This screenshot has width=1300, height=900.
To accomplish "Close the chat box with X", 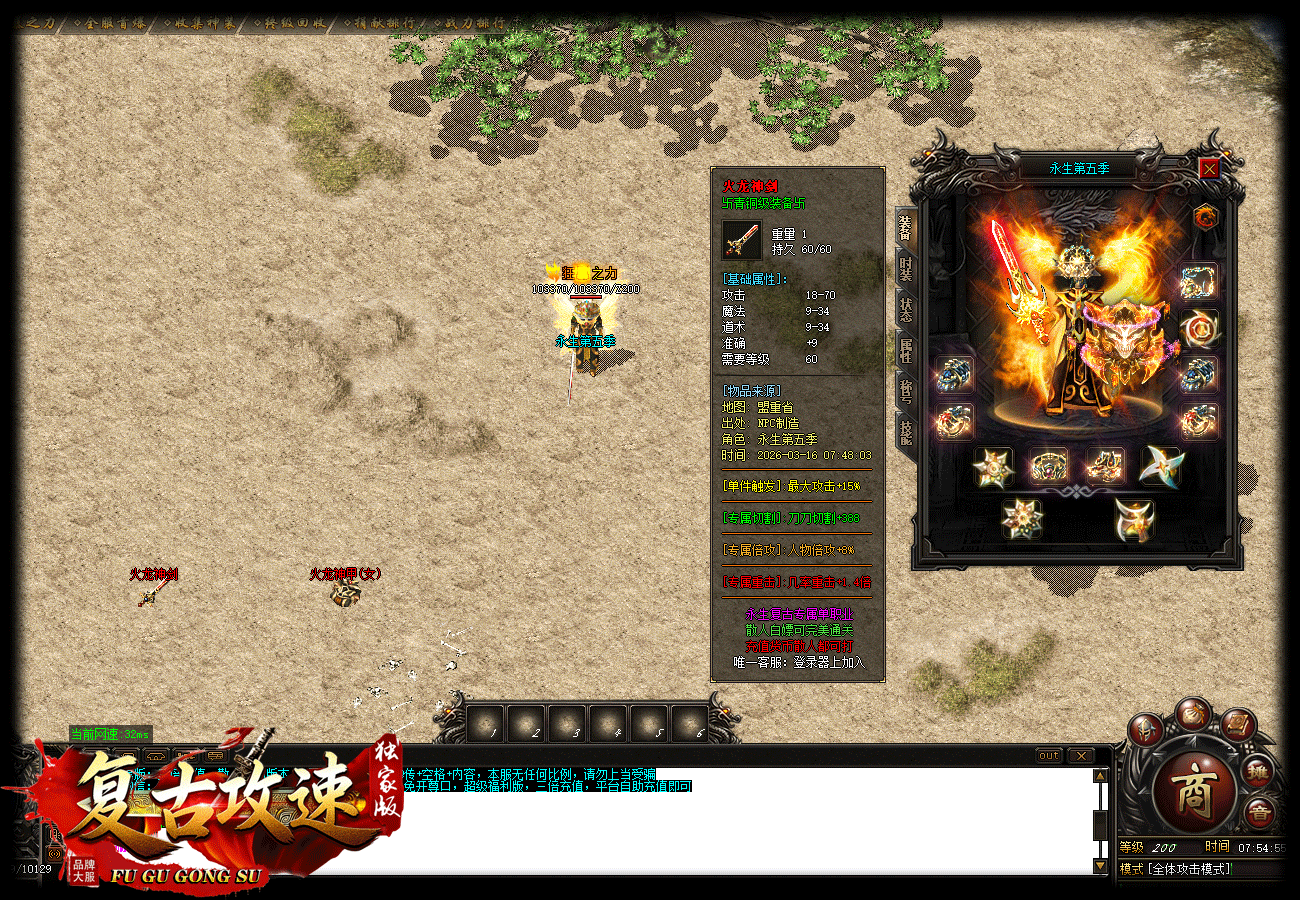I will point(1081,756).
